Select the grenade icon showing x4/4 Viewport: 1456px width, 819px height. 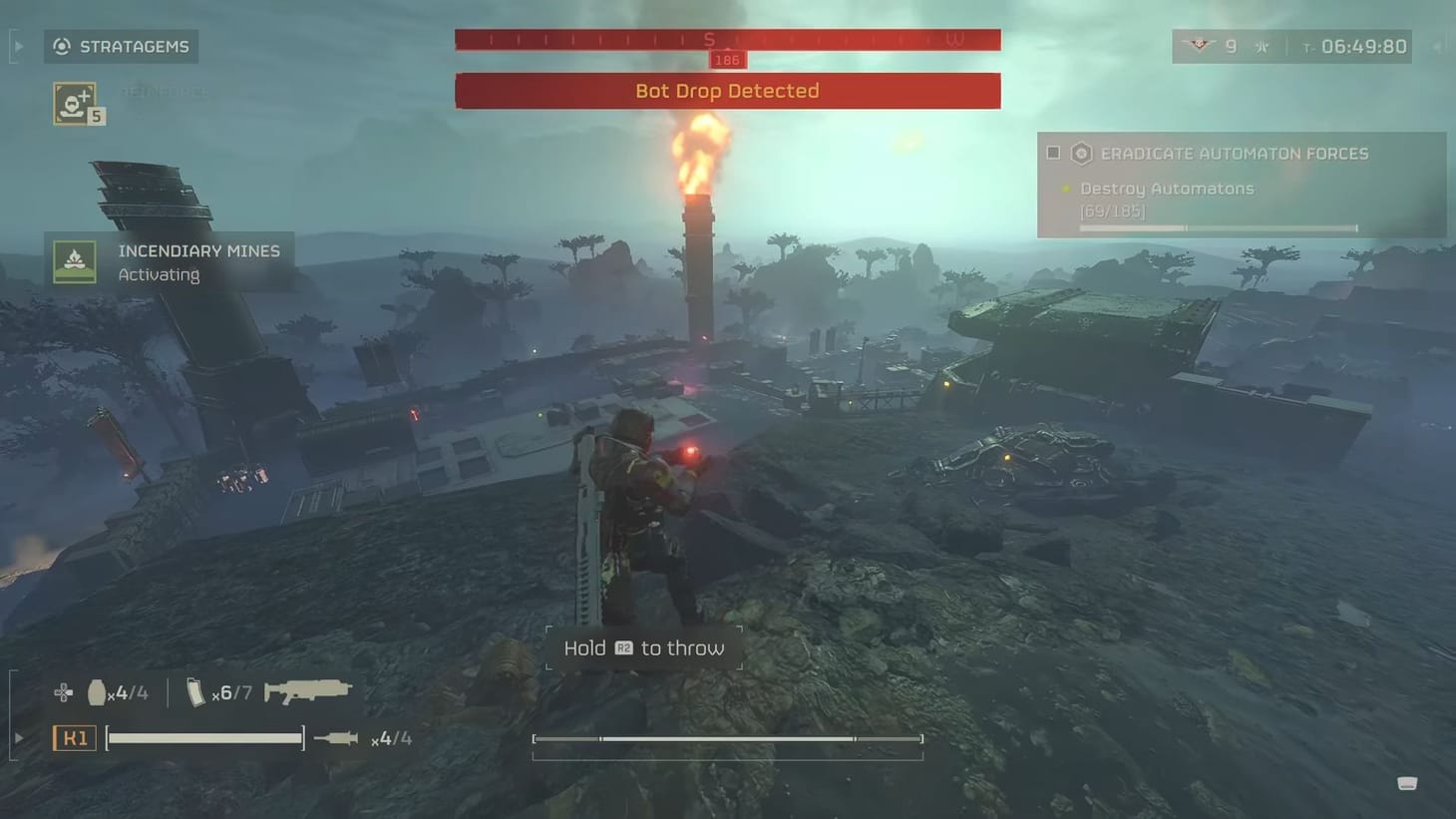click(x=95, y=691)
